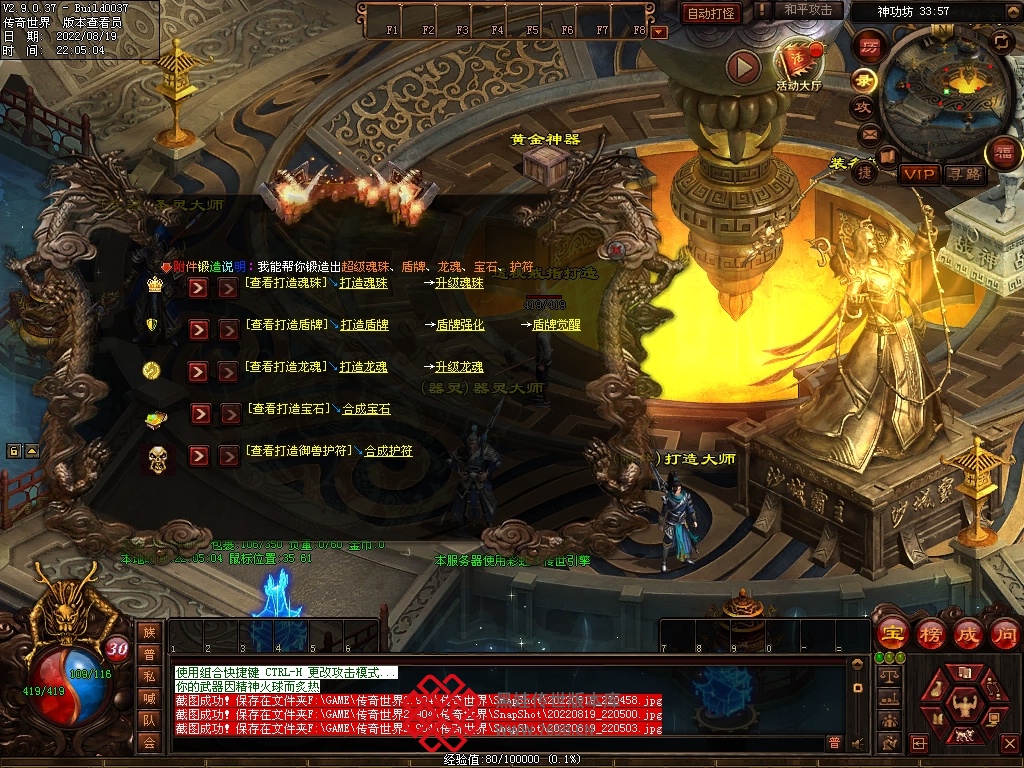Viewport: 1024px width, 768px height.
Task: Choose the 升级魂珠 option
Action: (459, 284)
